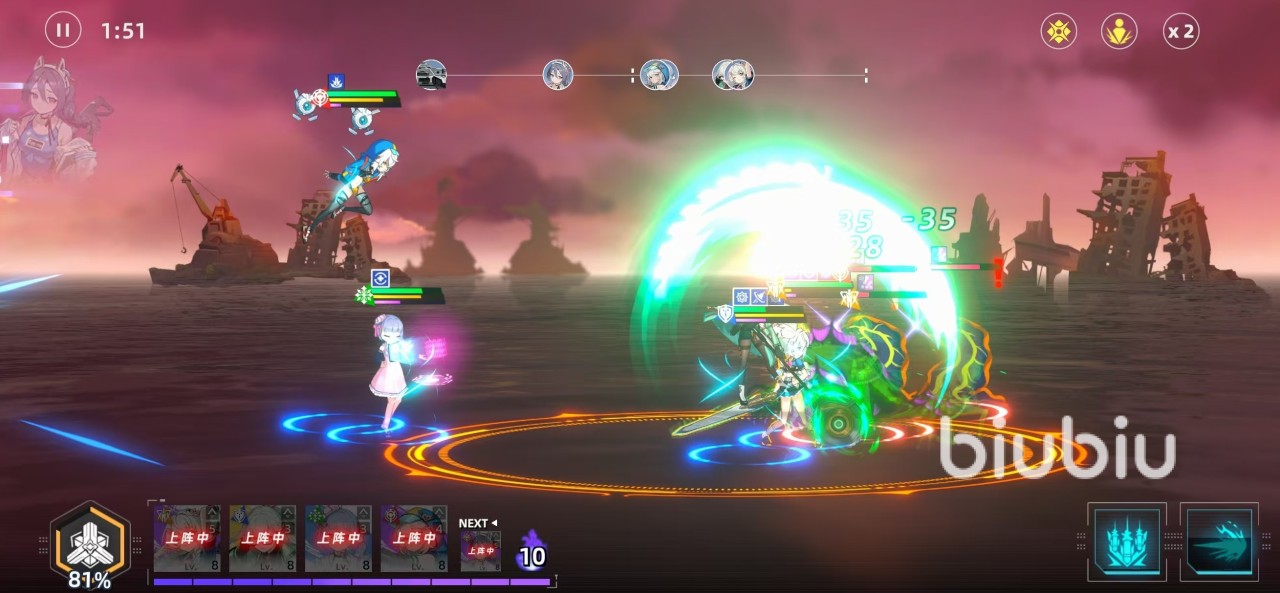Viewport: 1280px width, 593px height.
Task: Click the small NEXT card preview
Action: [x=480, y=550]
